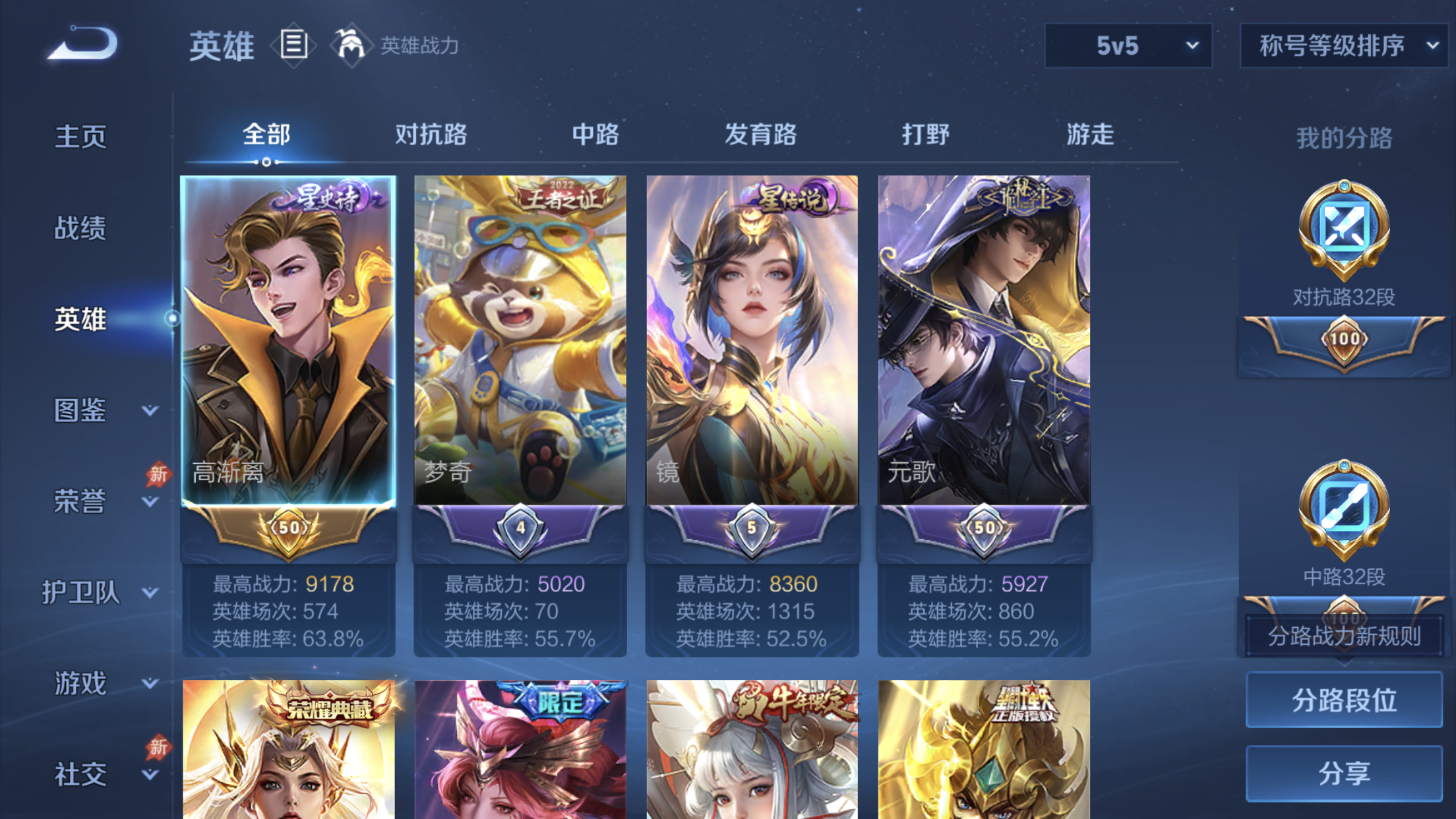This screenshot has width=1456, height=819.
Task: Click the 分路段位 button
Action: 1343,699
